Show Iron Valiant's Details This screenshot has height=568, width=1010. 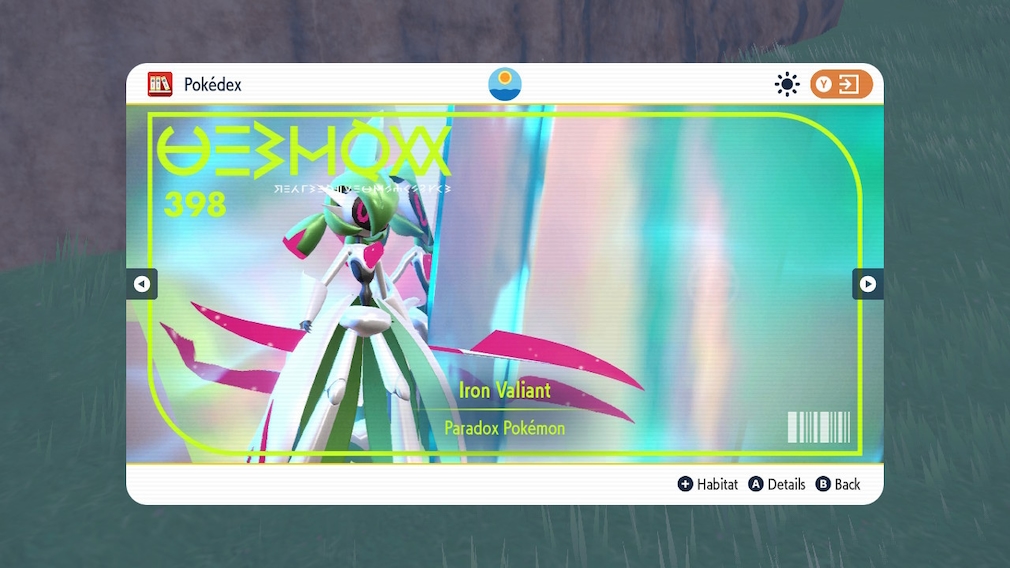777,484
